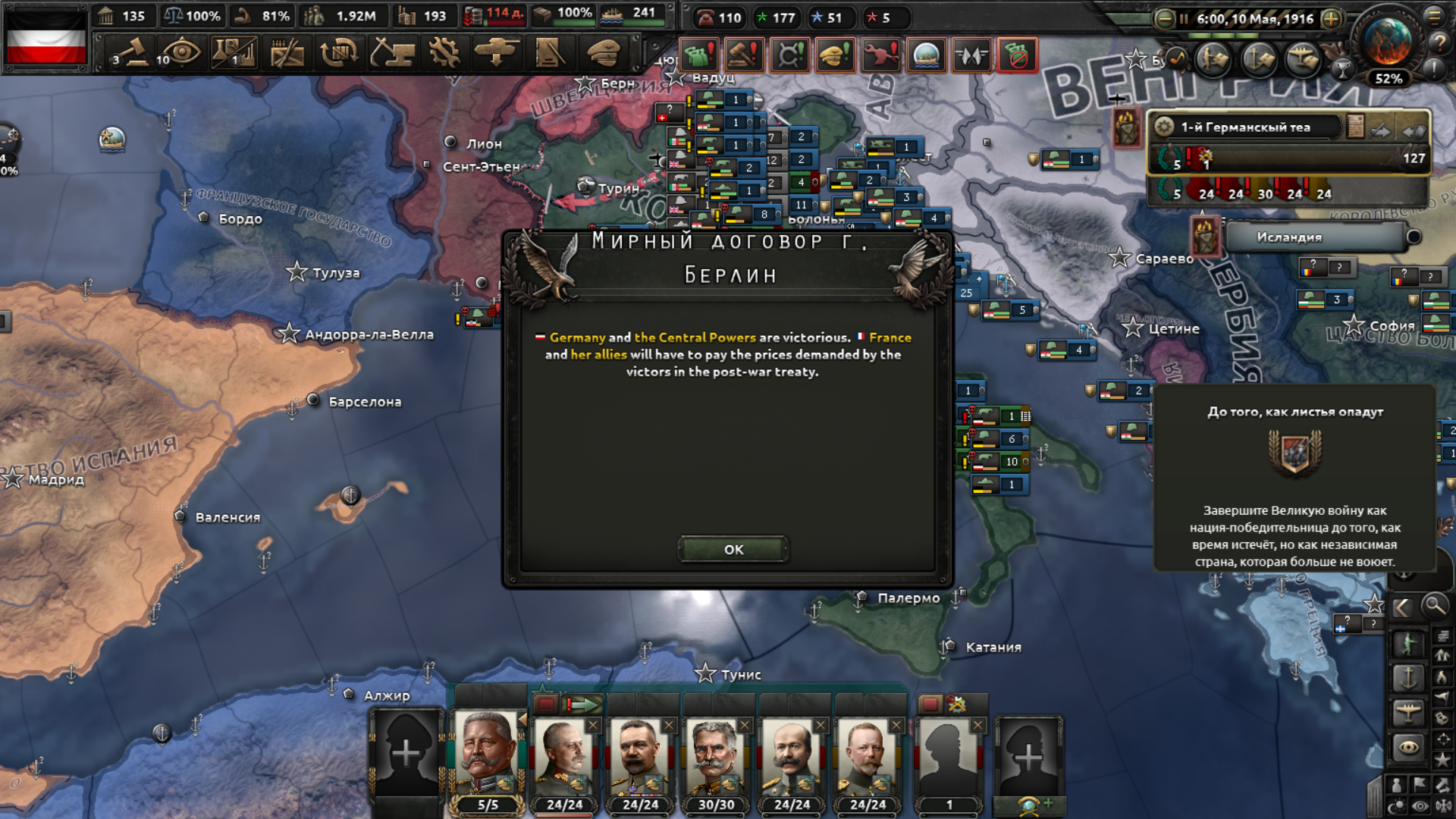Open the Research menu flask icon
The image size is (1456, 819).
[x=234, y=53]
